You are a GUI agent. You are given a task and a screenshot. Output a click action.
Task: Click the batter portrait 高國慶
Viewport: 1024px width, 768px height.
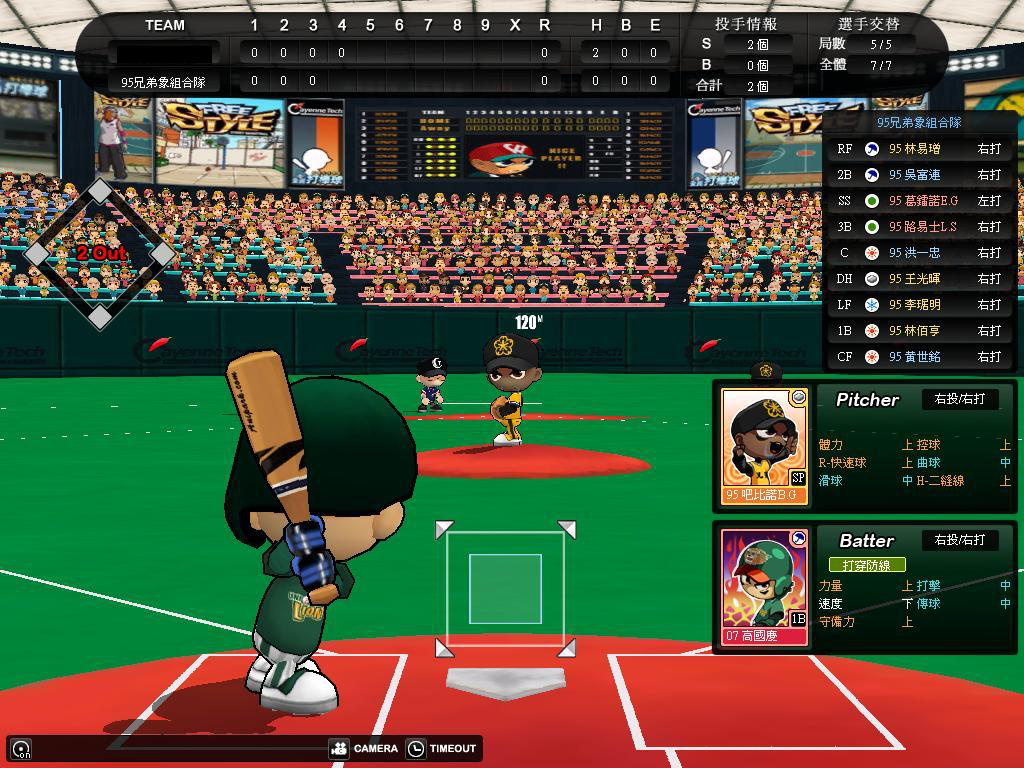coord(765,587)
